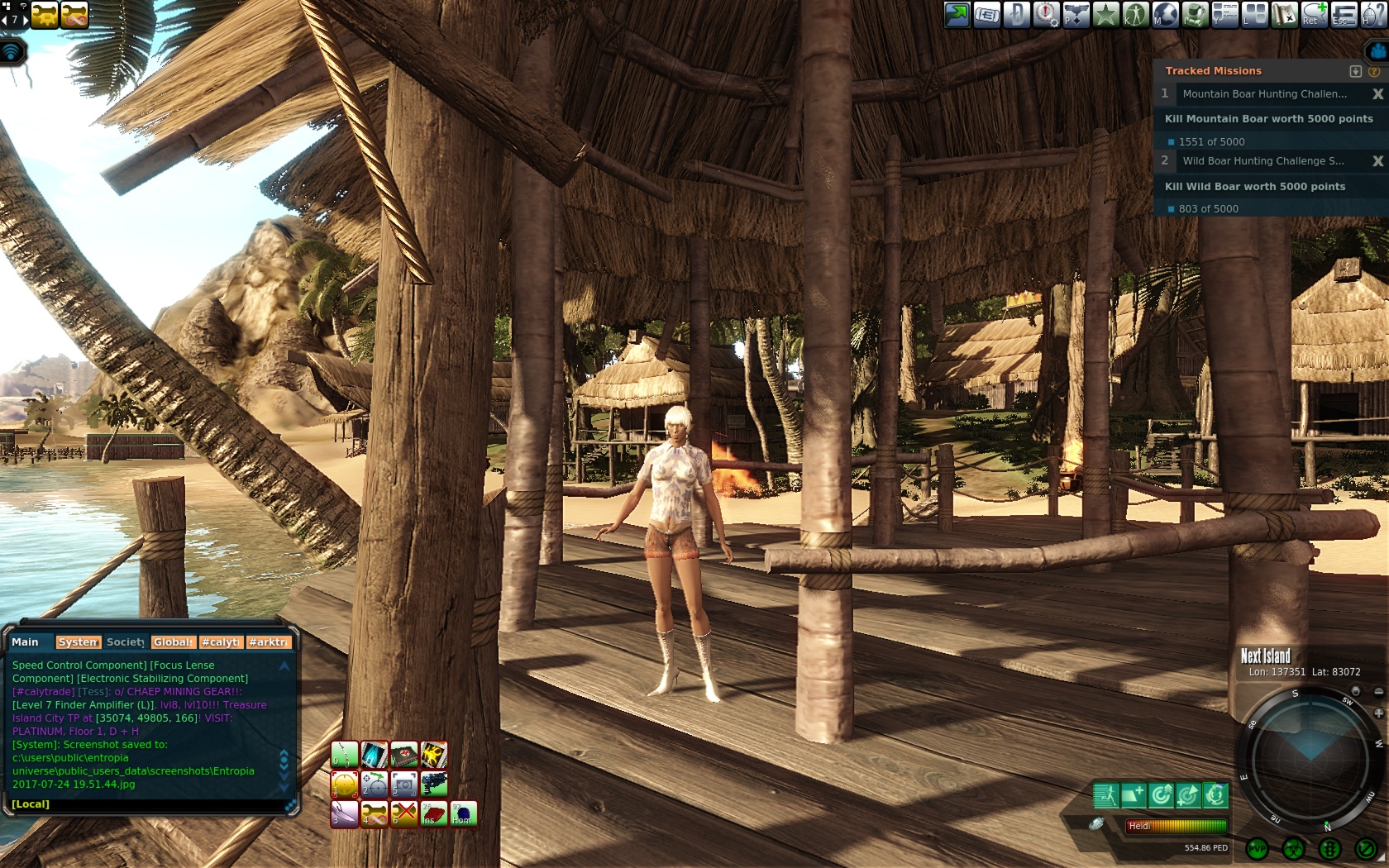The width and height of the screenshot is (1389, 868).
Task: Switch to the Society chat tab
Action: (x=126, y=642)
